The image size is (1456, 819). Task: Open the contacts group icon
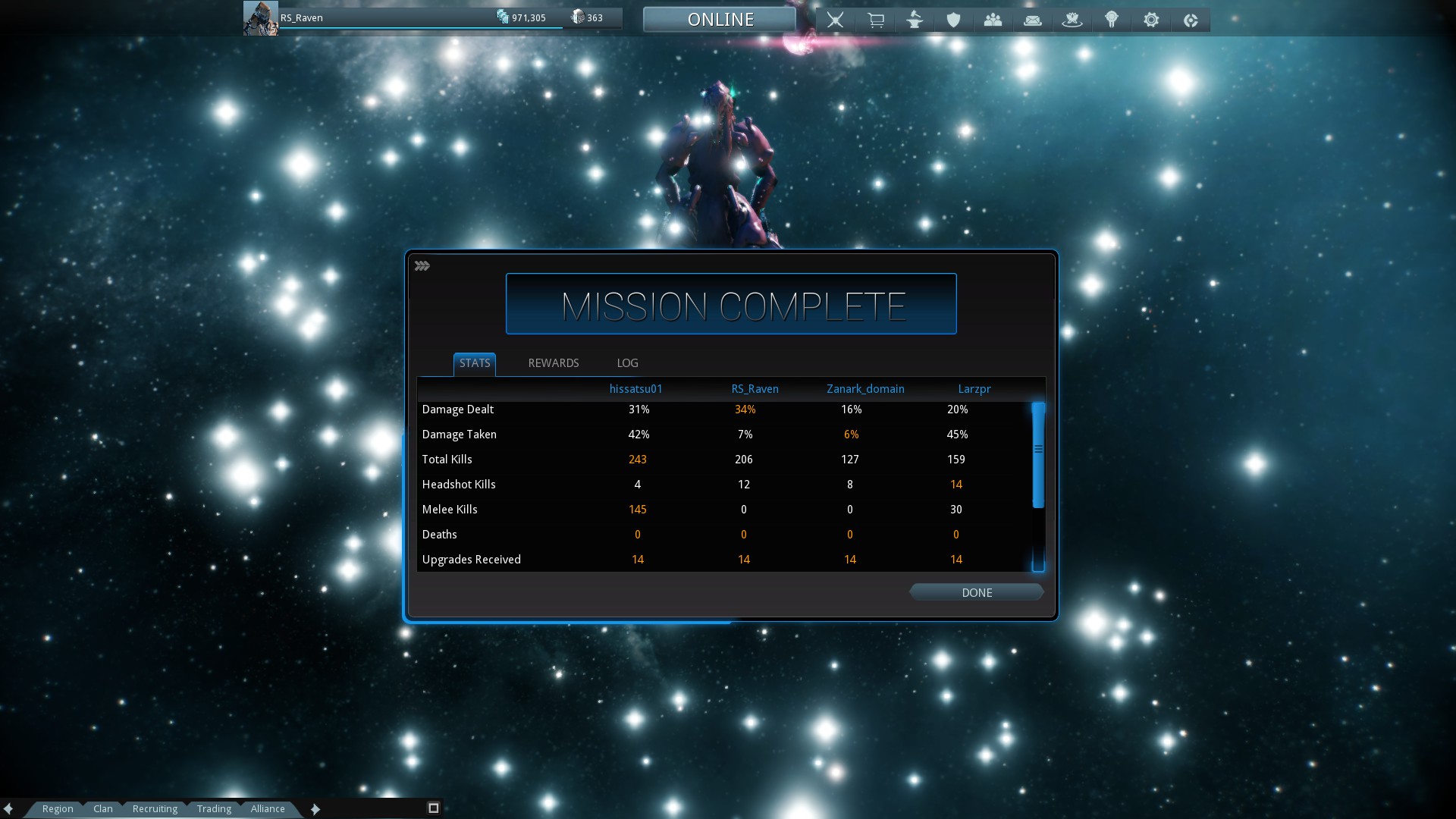pyautogui.click(x=993, y=20)
